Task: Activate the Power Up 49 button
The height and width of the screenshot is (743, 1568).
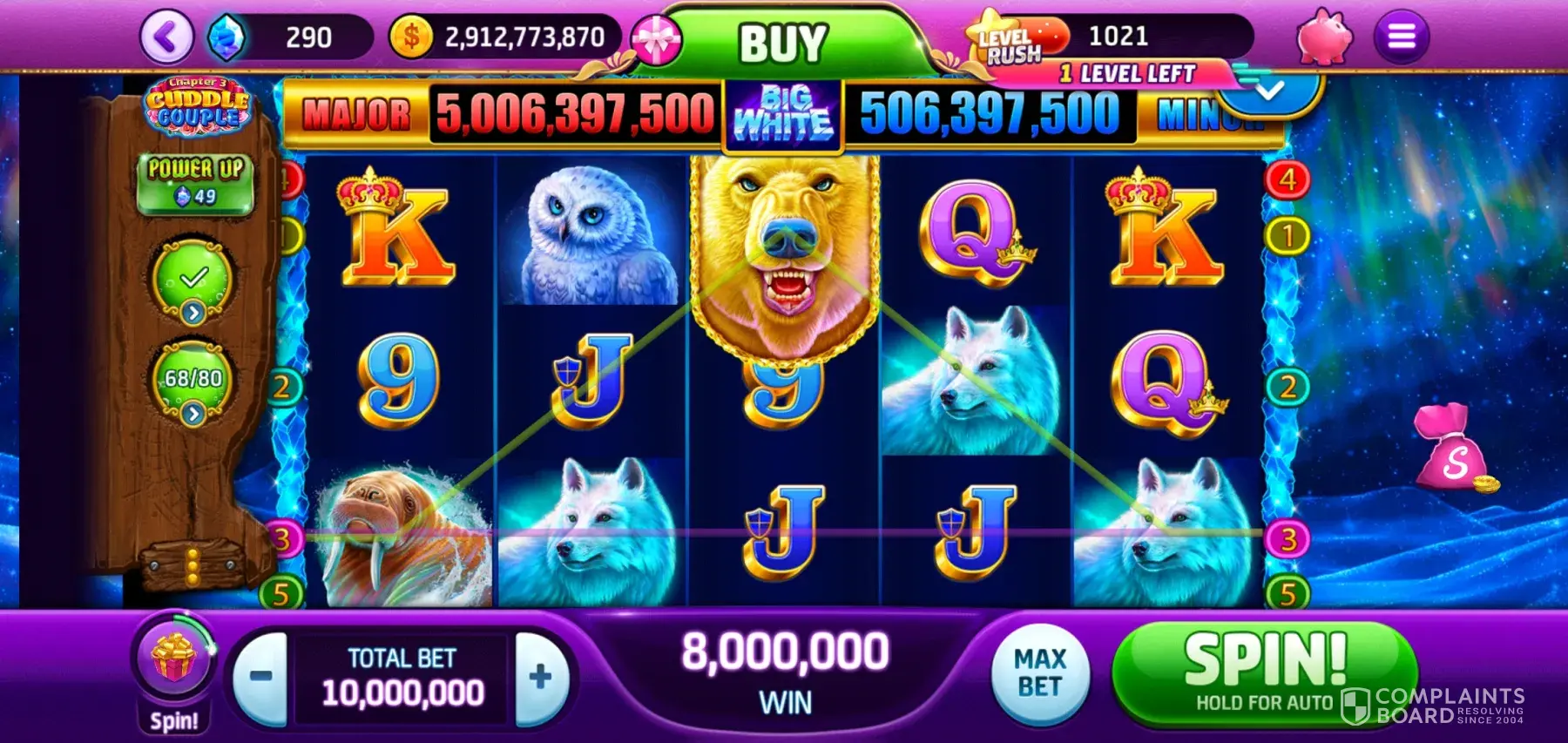Action: (195, 182)
